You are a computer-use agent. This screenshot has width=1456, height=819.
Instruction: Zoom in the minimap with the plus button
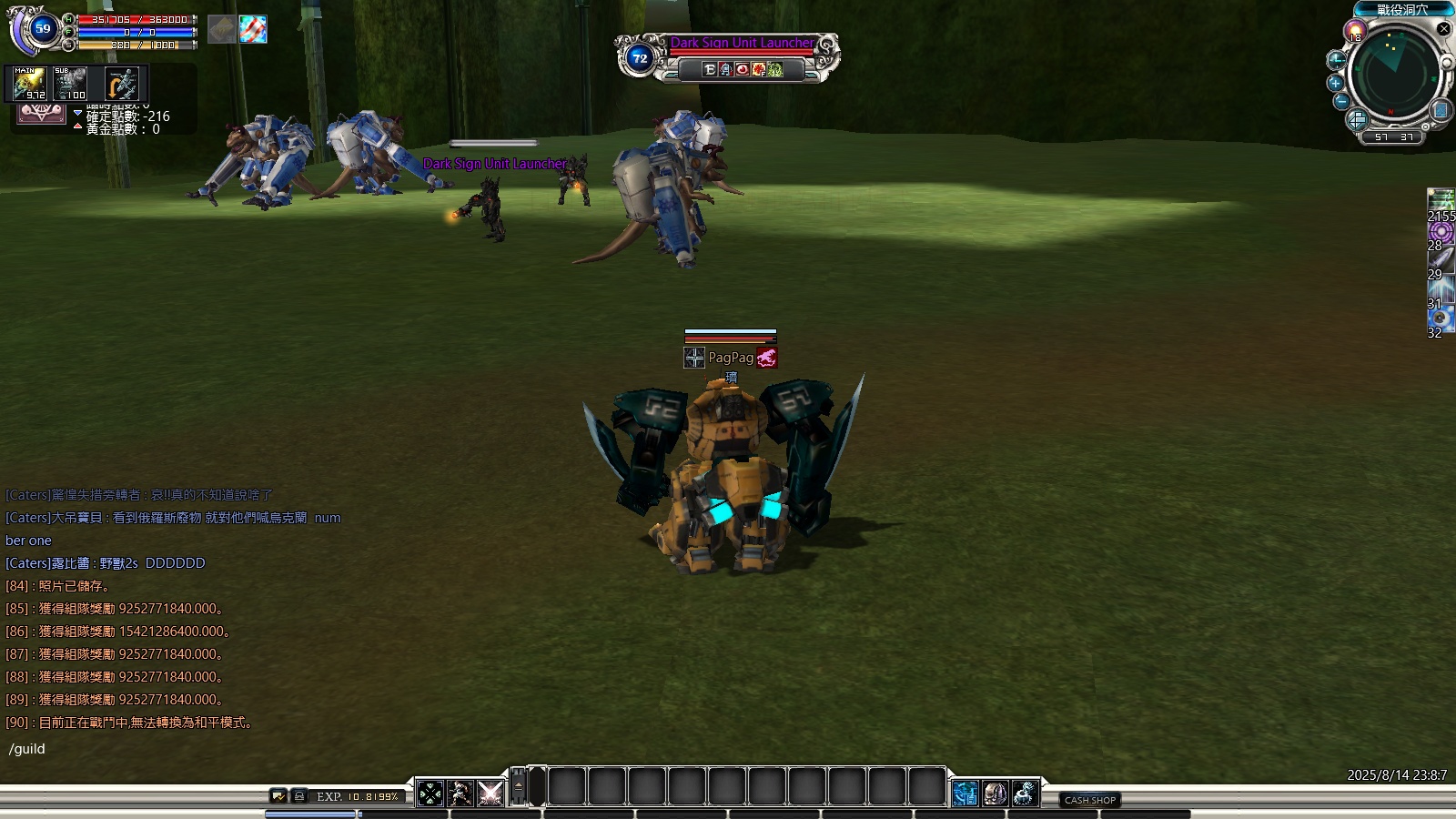[1336, 83]
